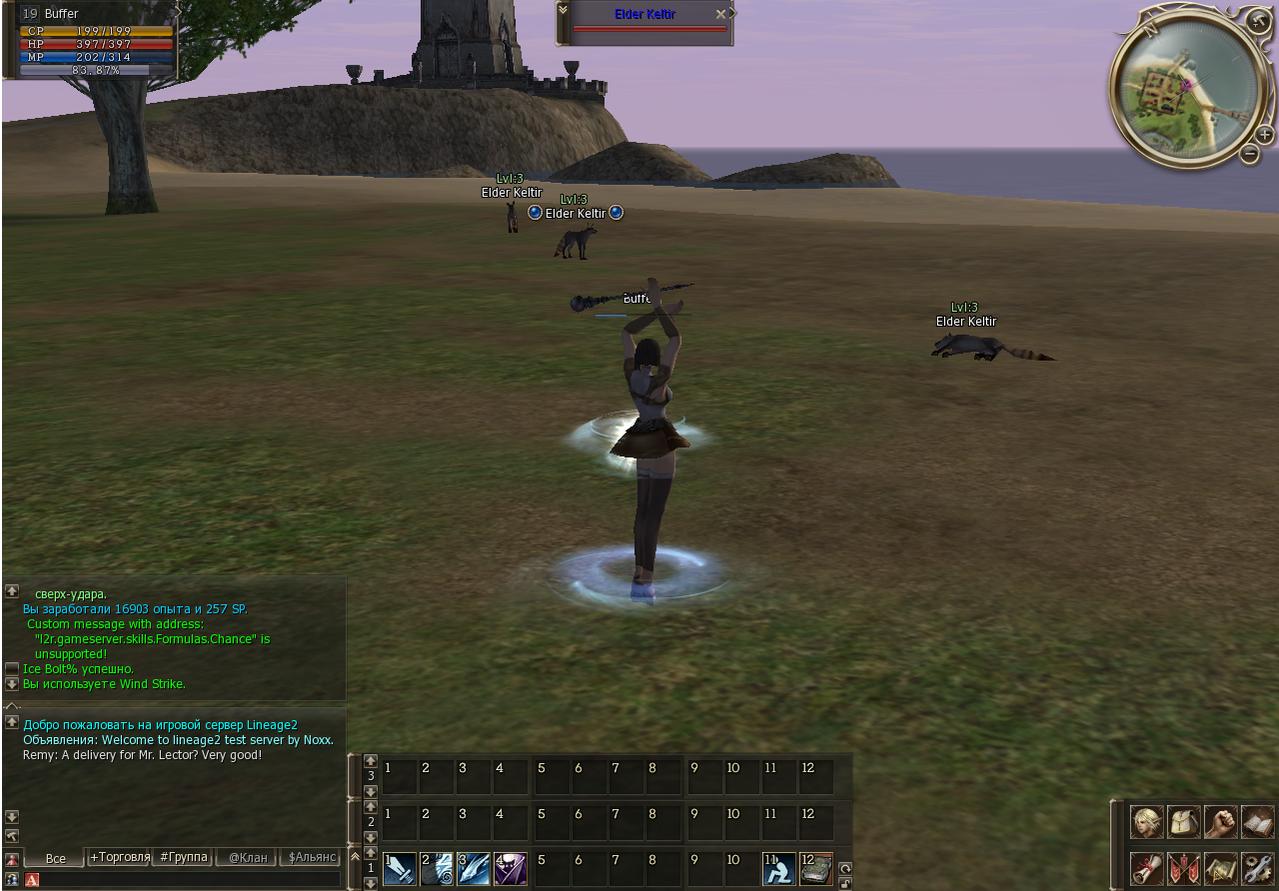Switch to the #Группа chat tab
Screen dimensions: 1279x891
pyautogui.click(x=183, y=857)
